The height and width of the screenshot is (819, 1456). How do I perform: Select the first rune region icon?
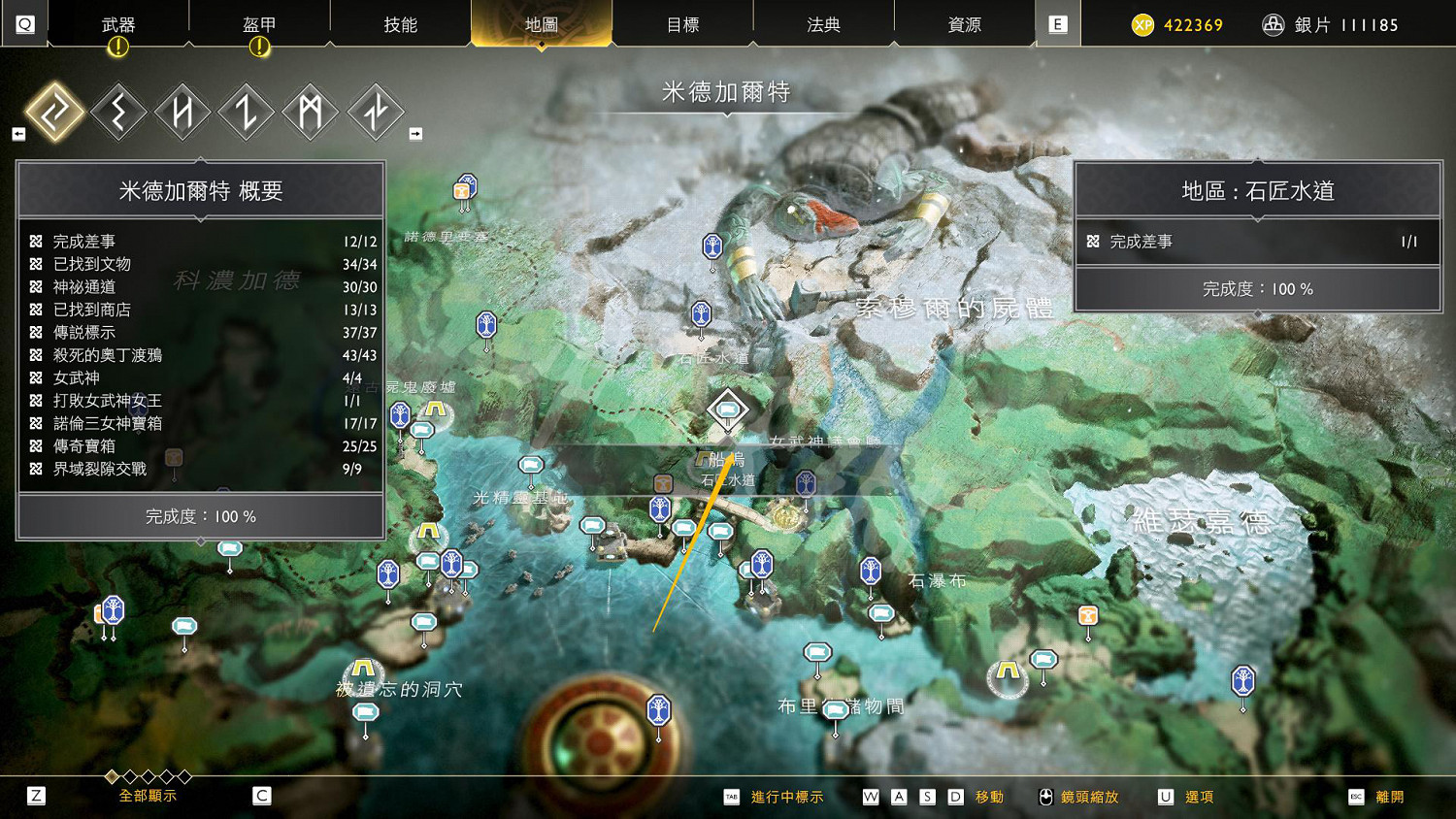[53, 112]
